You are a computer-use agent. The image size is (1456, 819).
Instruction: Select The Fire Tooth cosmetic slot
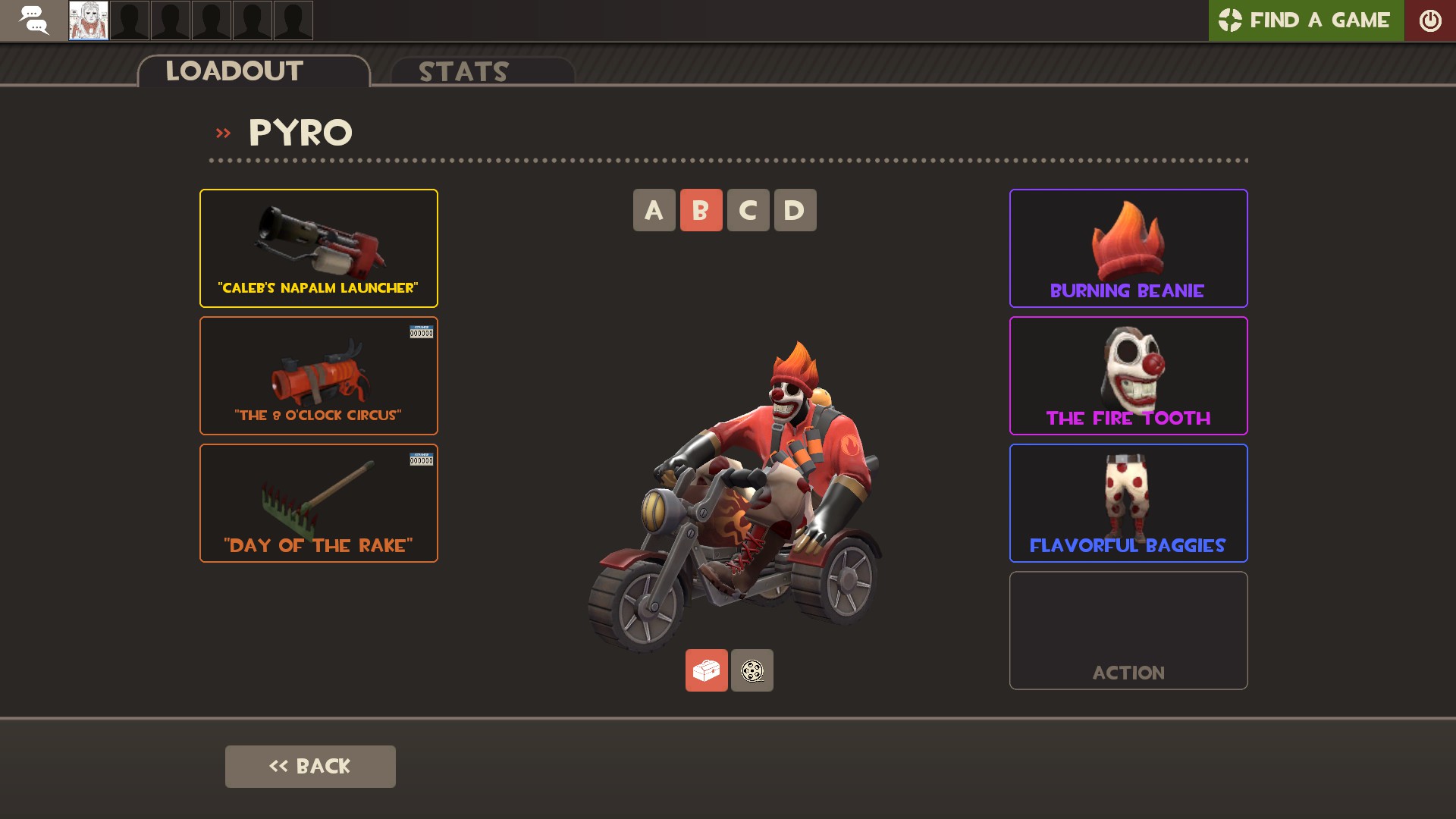click(x=1128, y=375)
